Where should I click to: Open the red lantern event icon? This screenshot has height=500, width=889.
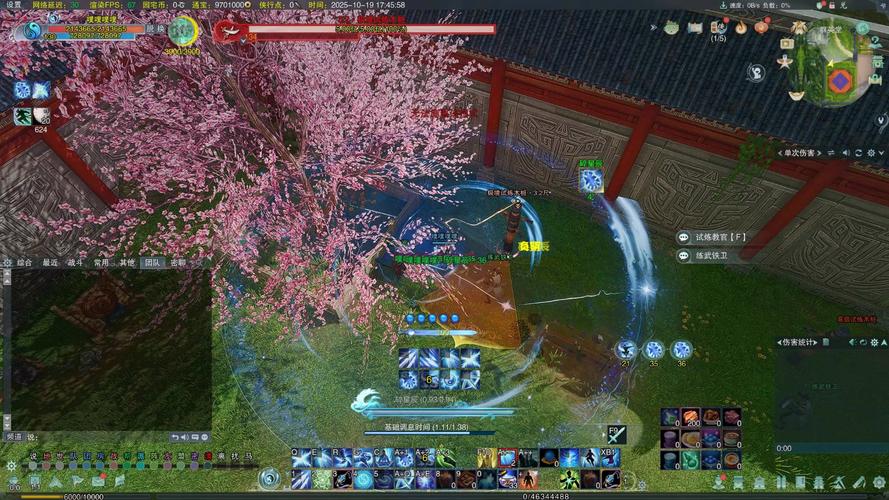coord(761,28)
